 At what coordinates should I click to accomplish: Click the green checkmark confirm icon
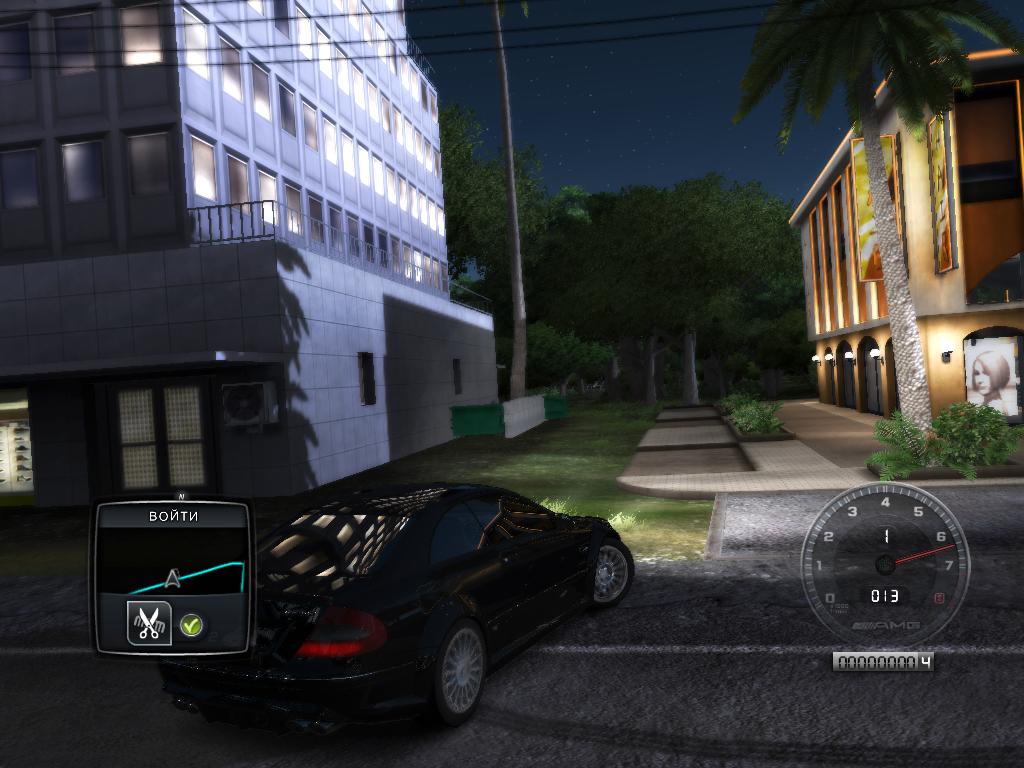coord(191,627)
